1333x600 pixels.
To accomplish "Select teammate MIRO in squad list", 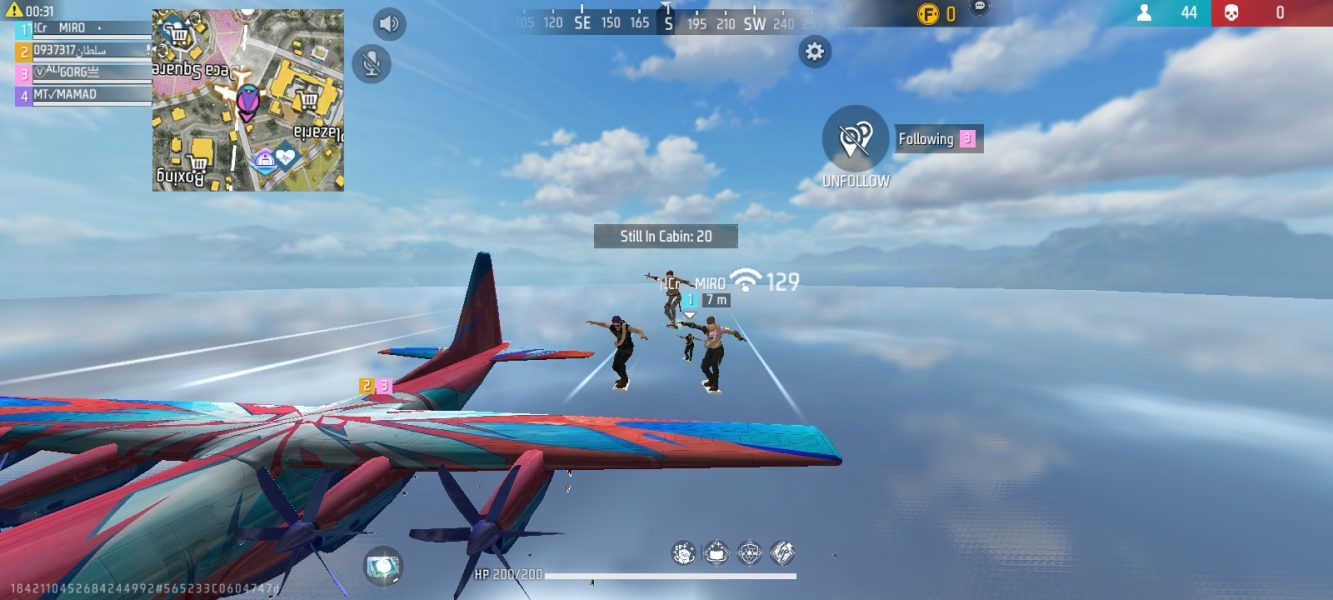I will [80, 29].
